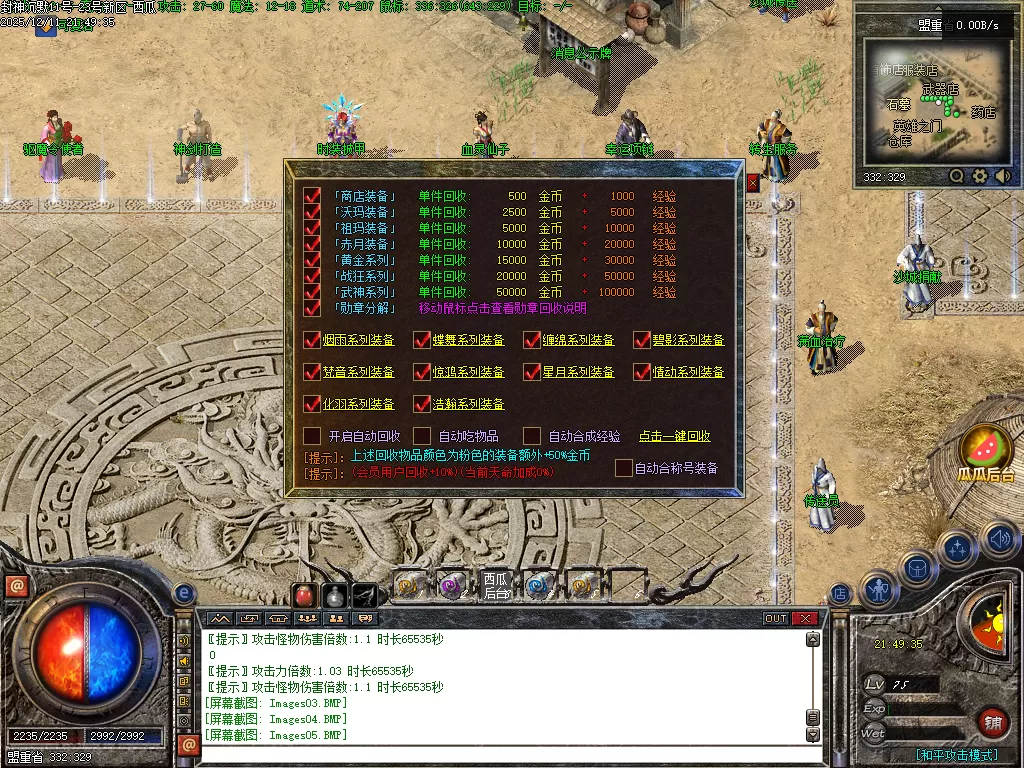The width and height of the screenshot is (1024, 768).
Task: Click the 点击一键回收 link
Action: pos(675,436)
